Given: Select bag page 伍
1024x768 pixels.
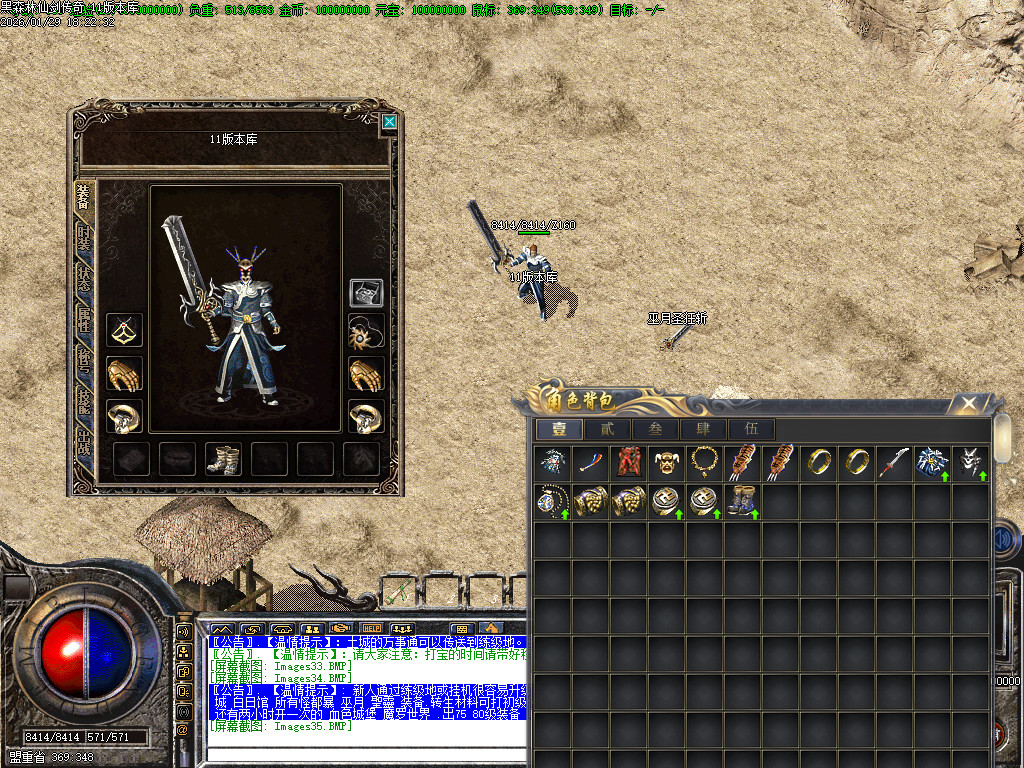Looking at the screenshot, I should click(751, 429).
